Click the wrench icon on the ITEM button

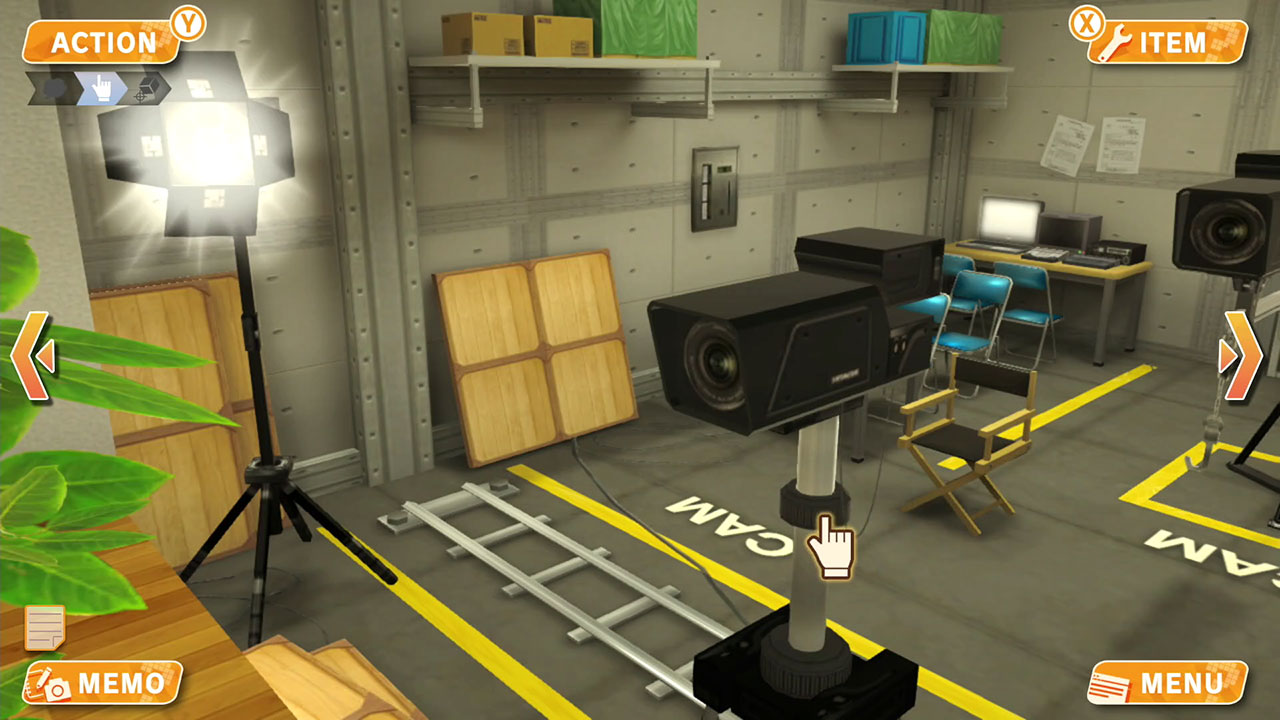point(1117,42)
